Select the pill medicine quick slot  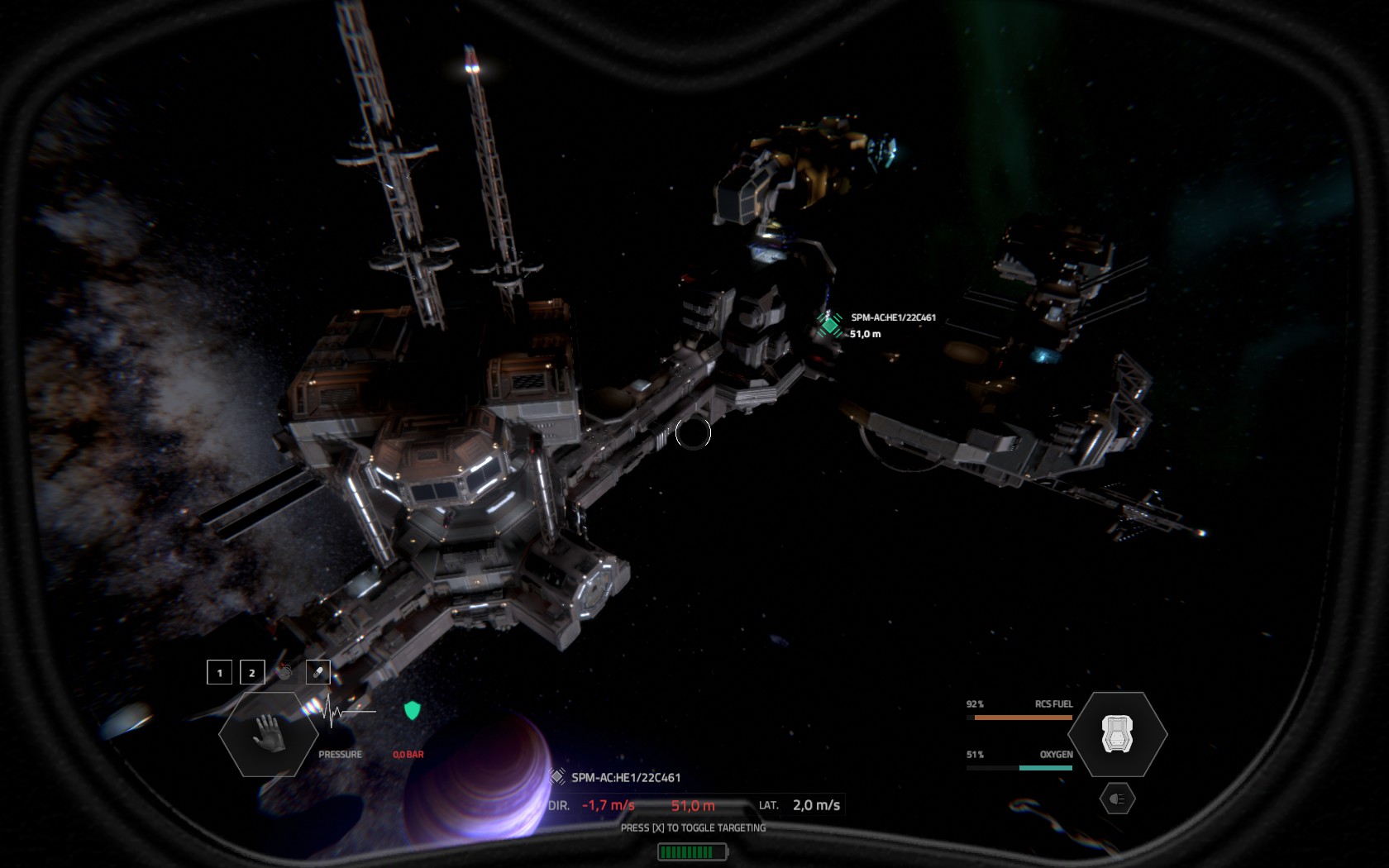(x=318, y=673)
